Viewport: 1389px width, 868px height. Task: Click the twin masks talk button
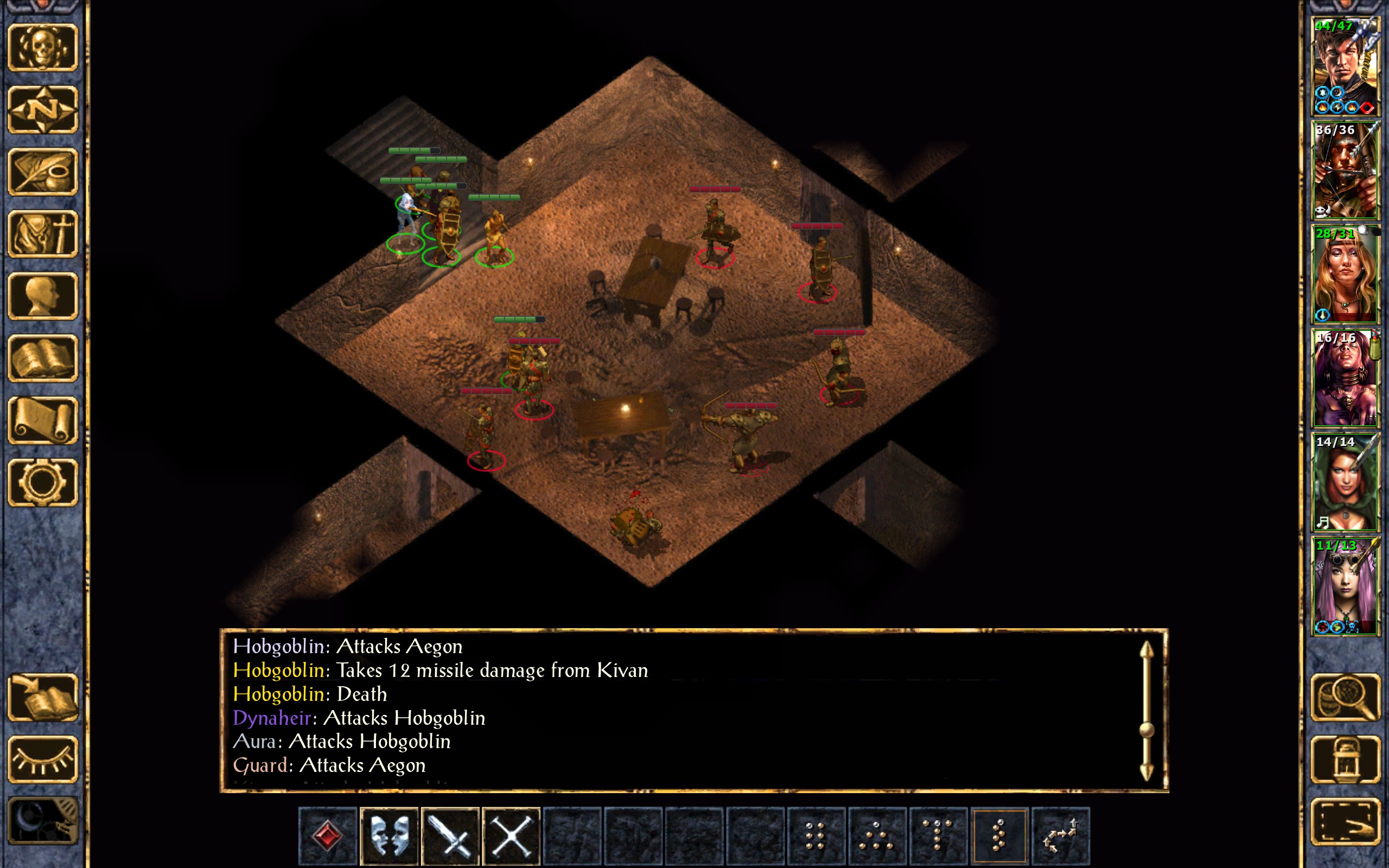[x=389, y=835]
